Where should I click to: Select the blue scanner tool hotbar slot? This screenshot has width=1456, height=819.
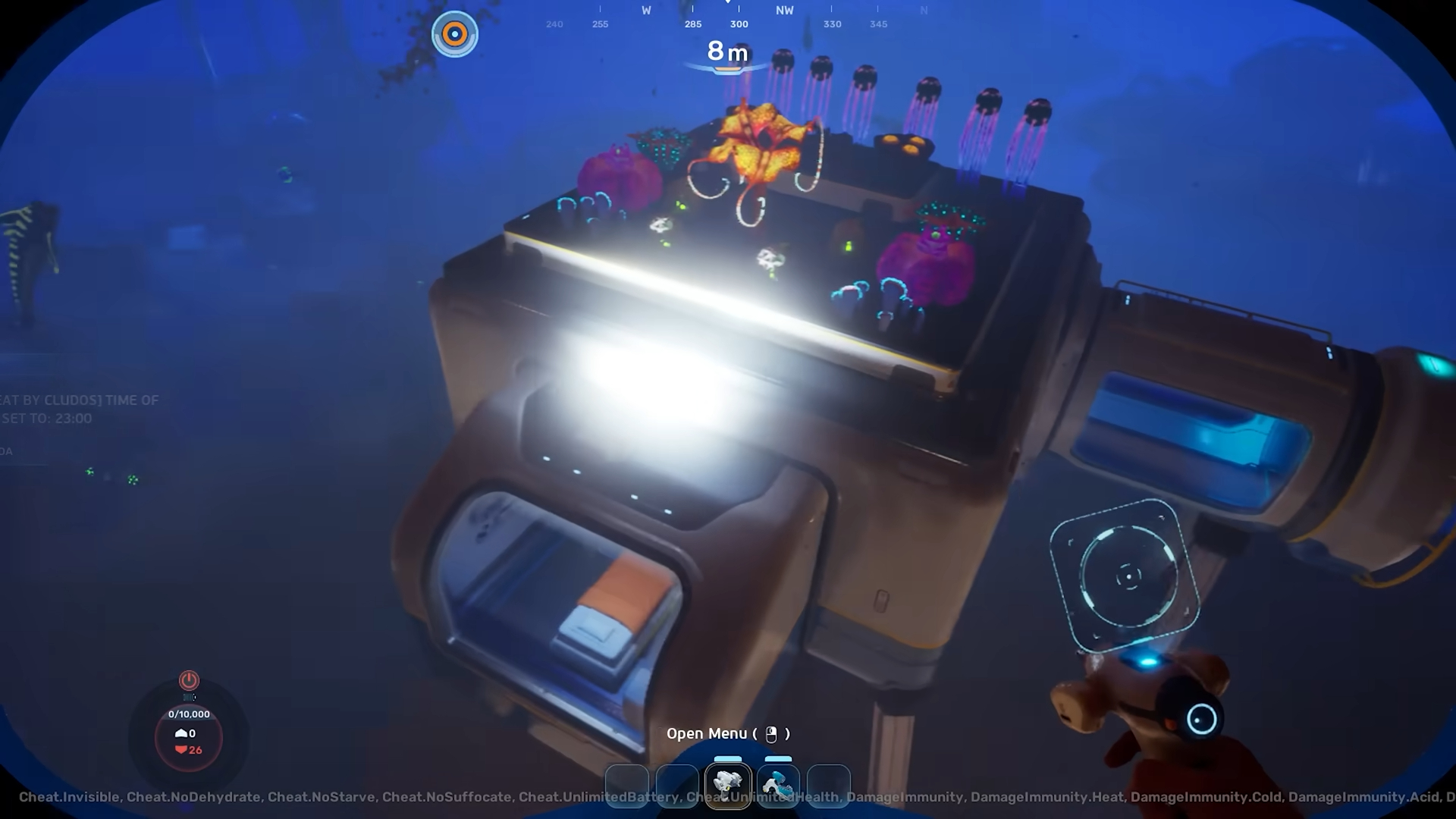tap(778, 786)
